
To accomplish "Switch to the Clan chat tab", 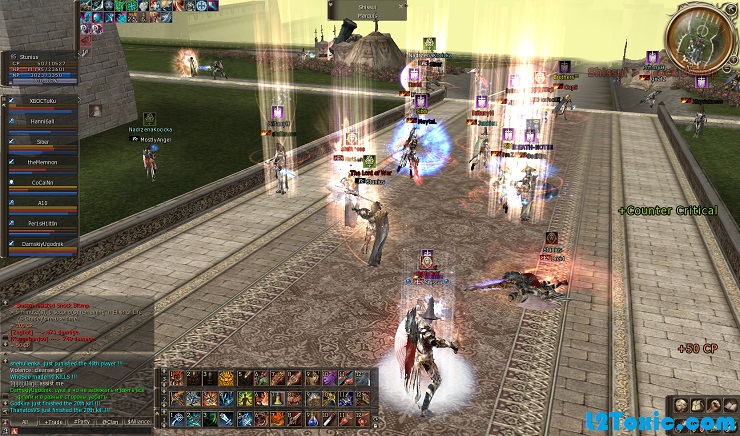I will click(x=110, y=424).
